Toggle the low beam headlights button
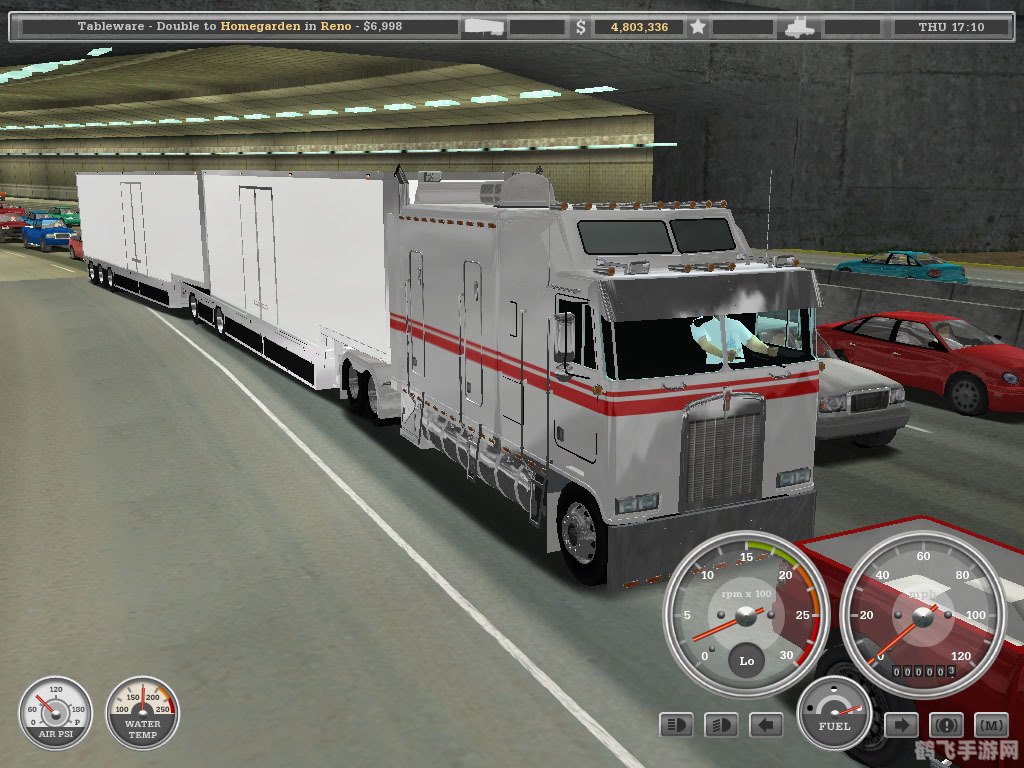The image size is (1024, 768). pyautogui.click(x=720, y=724)
